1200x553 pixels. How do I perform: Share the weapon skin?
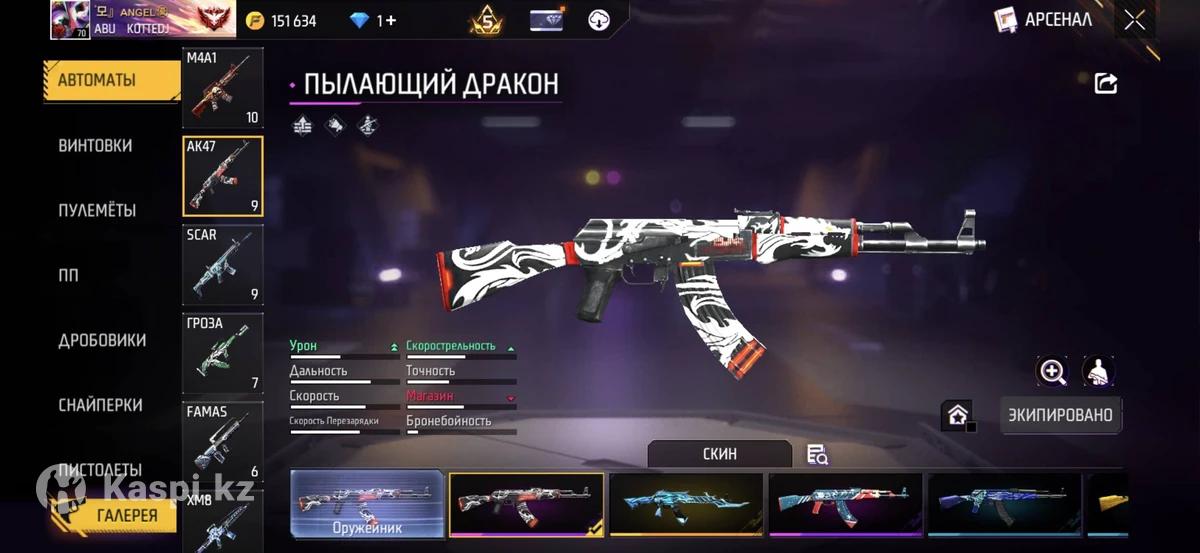pyautogui.click(x=1106, y=84)
